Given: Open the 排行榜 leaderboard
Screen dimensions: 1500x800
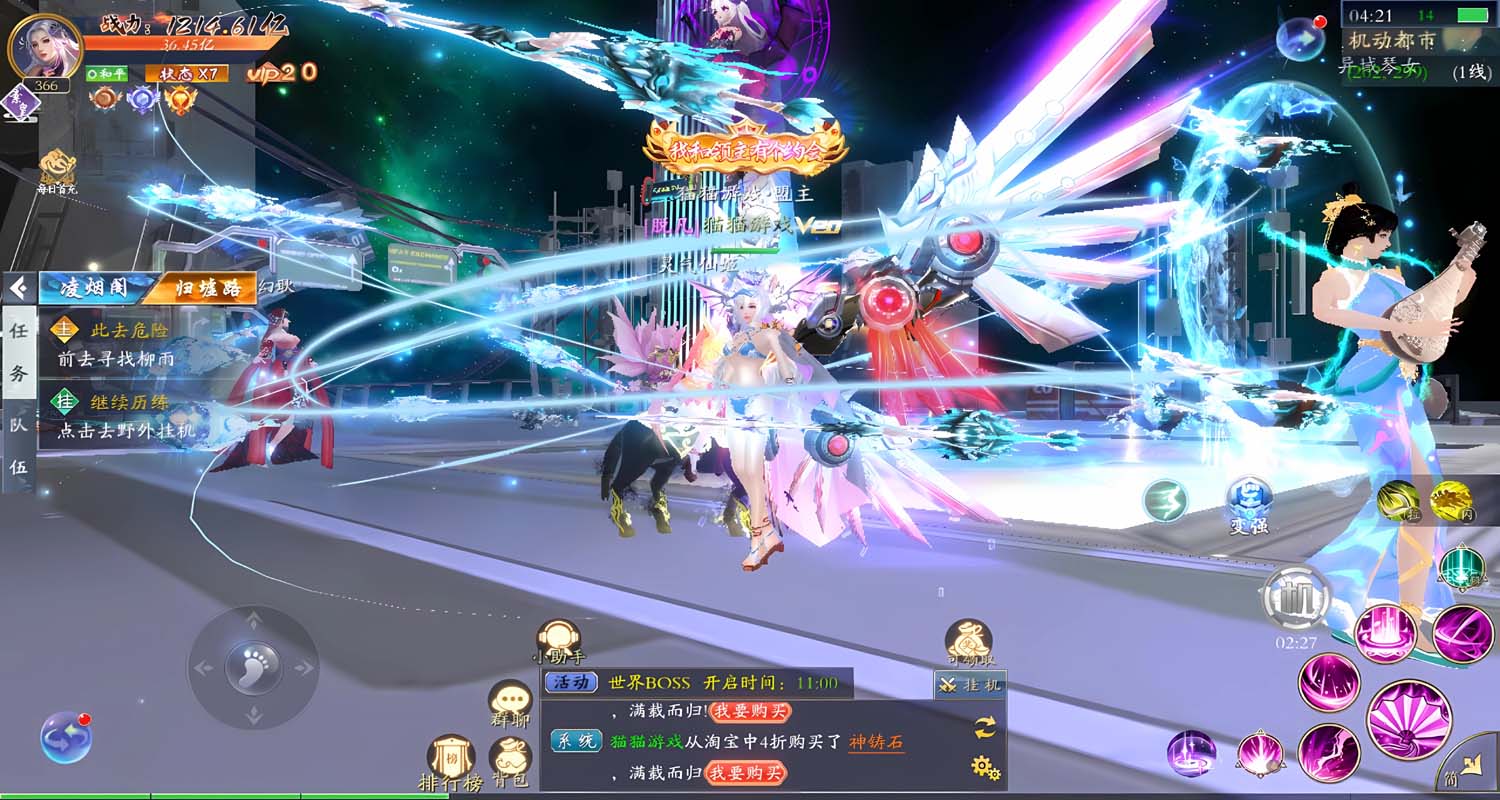Looking at the screenshot, I should pos(449,762).
